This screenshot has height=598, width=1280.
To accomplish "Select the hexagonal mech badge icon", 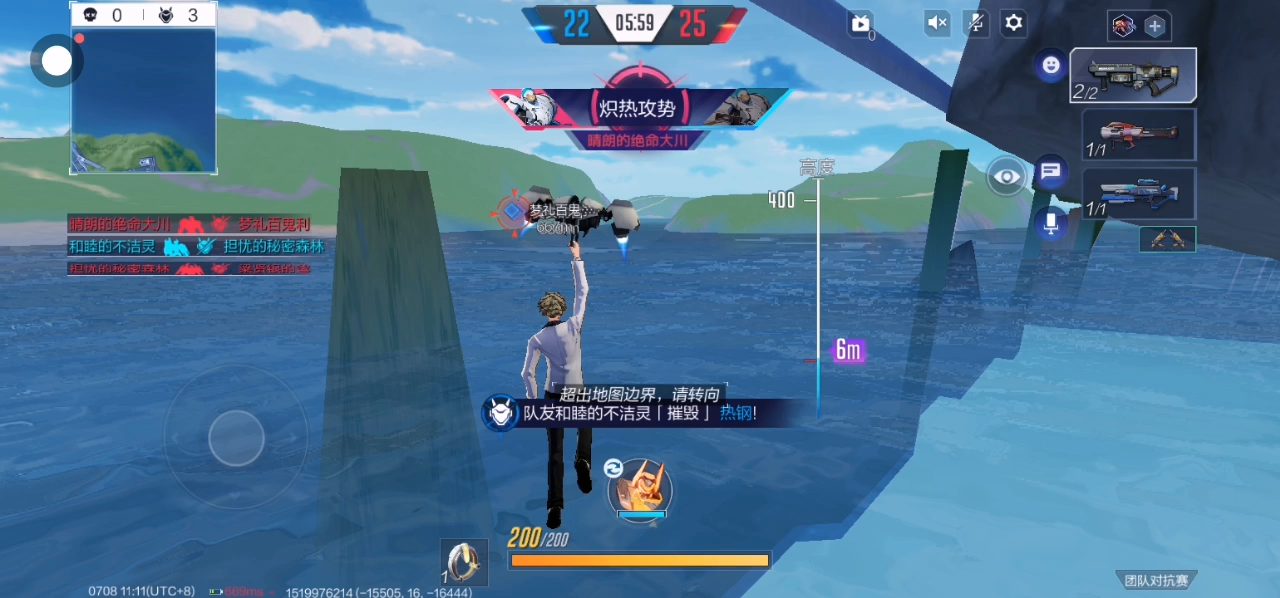I will (x=1124, y=26).
